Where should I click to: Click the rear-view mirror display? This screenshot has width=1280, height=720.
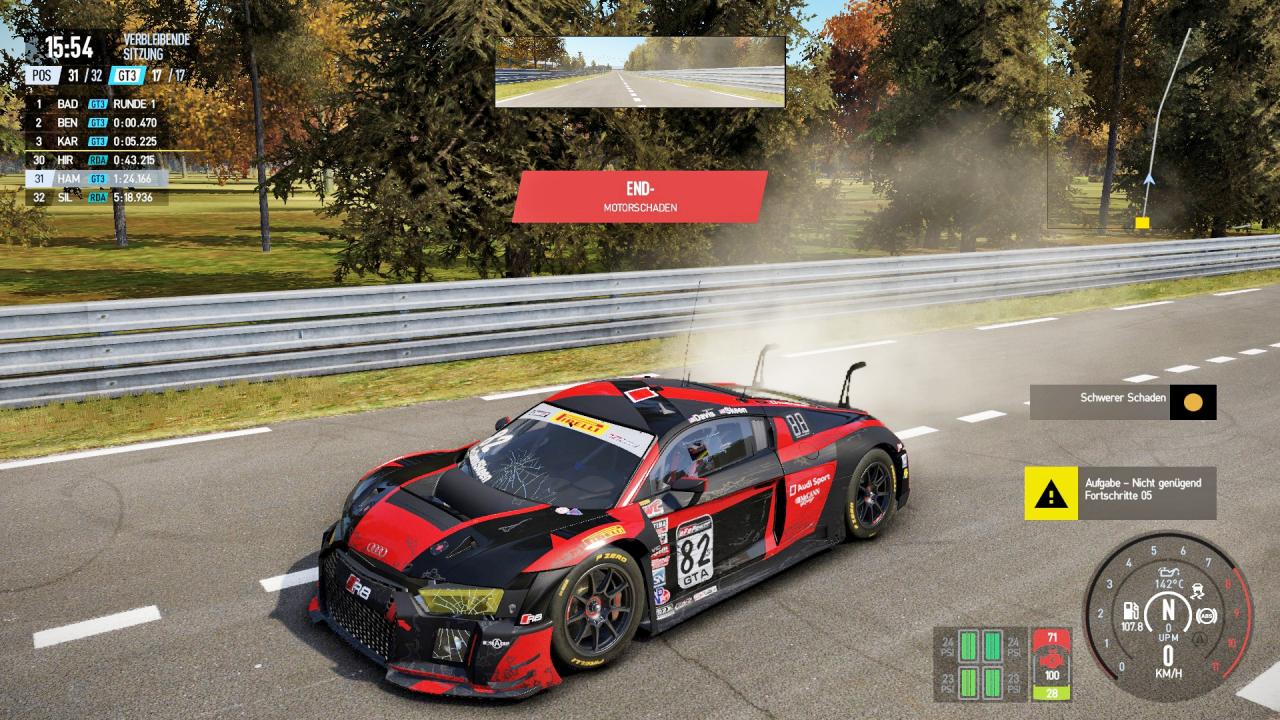(x=640, y=72)
